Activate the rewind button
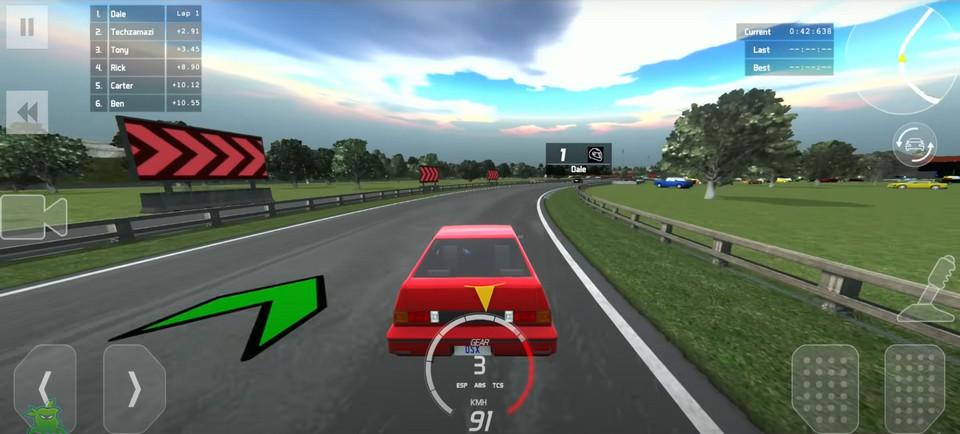 tap(27, 111)
